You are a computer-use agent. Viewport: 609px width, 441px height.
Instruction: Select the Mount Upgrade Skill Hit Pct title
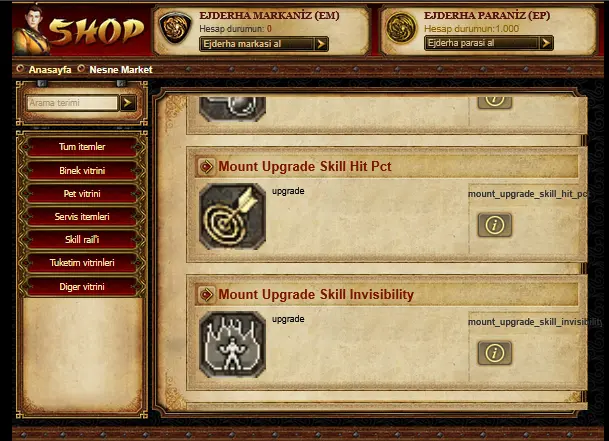[304, 167]
